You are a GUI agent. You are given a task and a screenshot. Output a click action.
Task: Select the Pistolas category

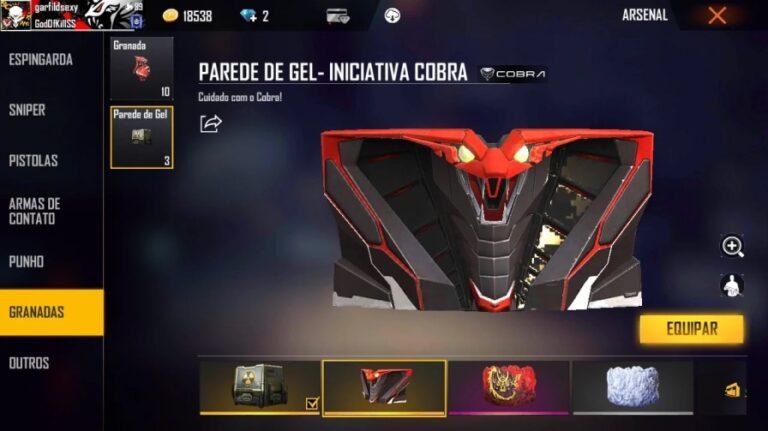[34, 161]
